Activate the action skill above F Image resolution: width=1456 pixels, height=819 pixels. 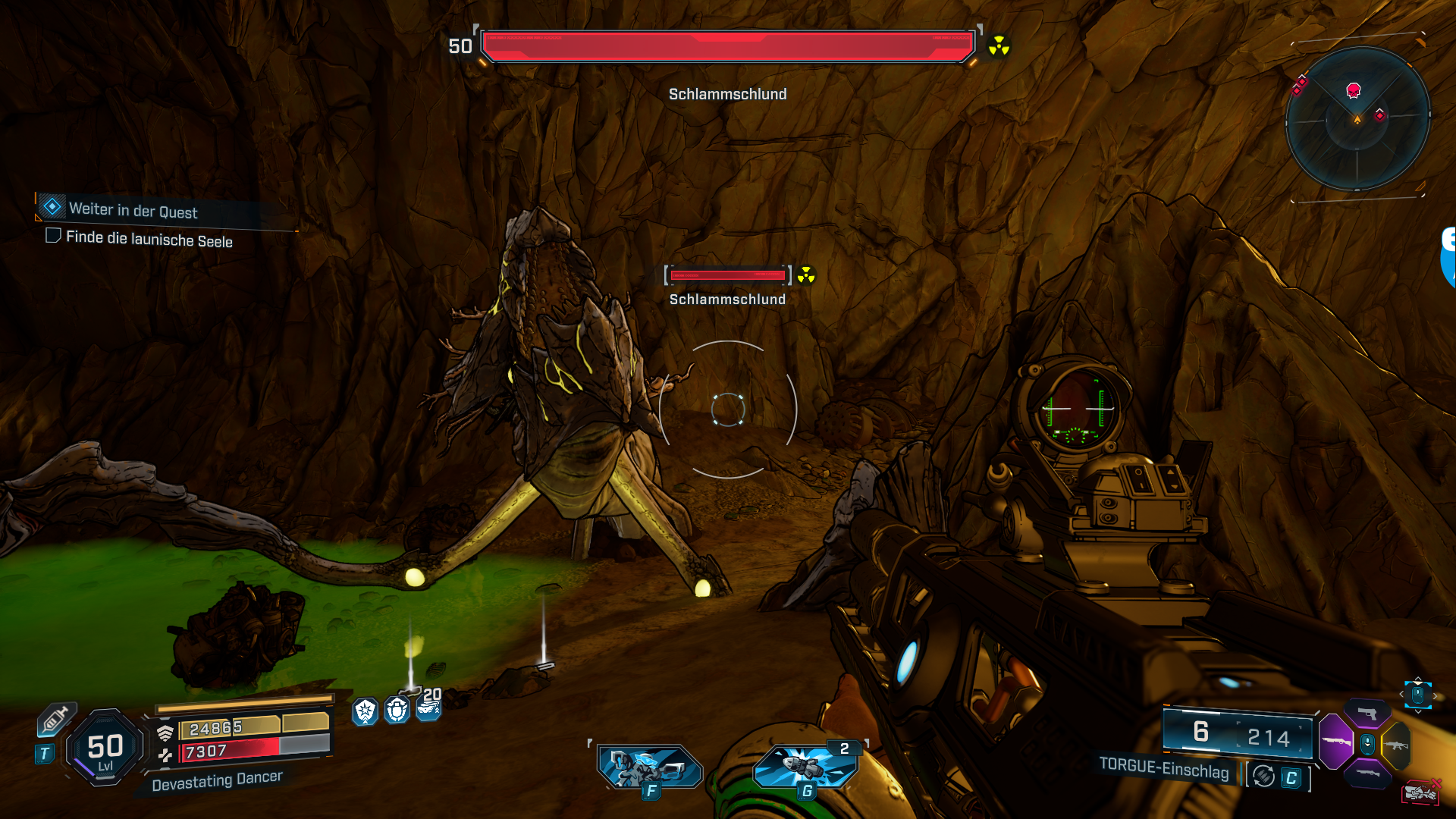tap(649, 766)
